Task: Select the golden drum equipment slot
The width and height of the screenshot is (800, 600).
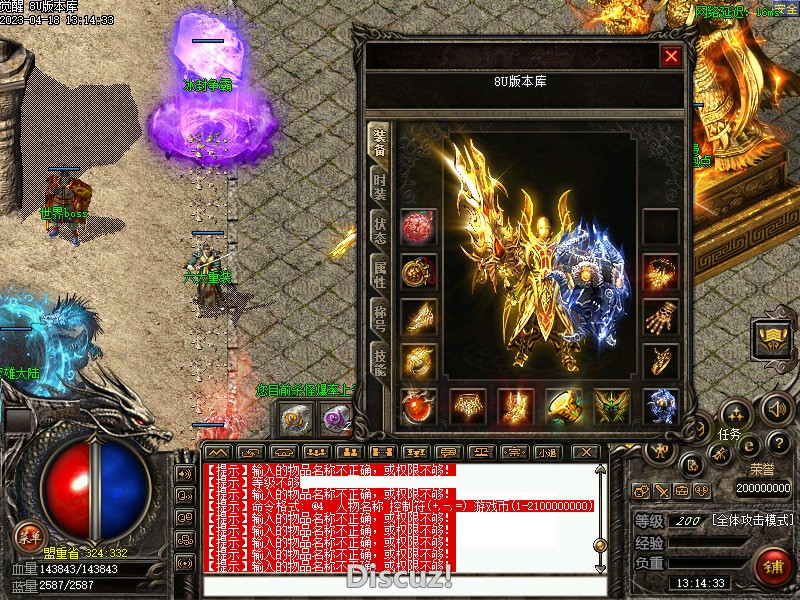Action: pyautogui.click(x=565, y=406)
